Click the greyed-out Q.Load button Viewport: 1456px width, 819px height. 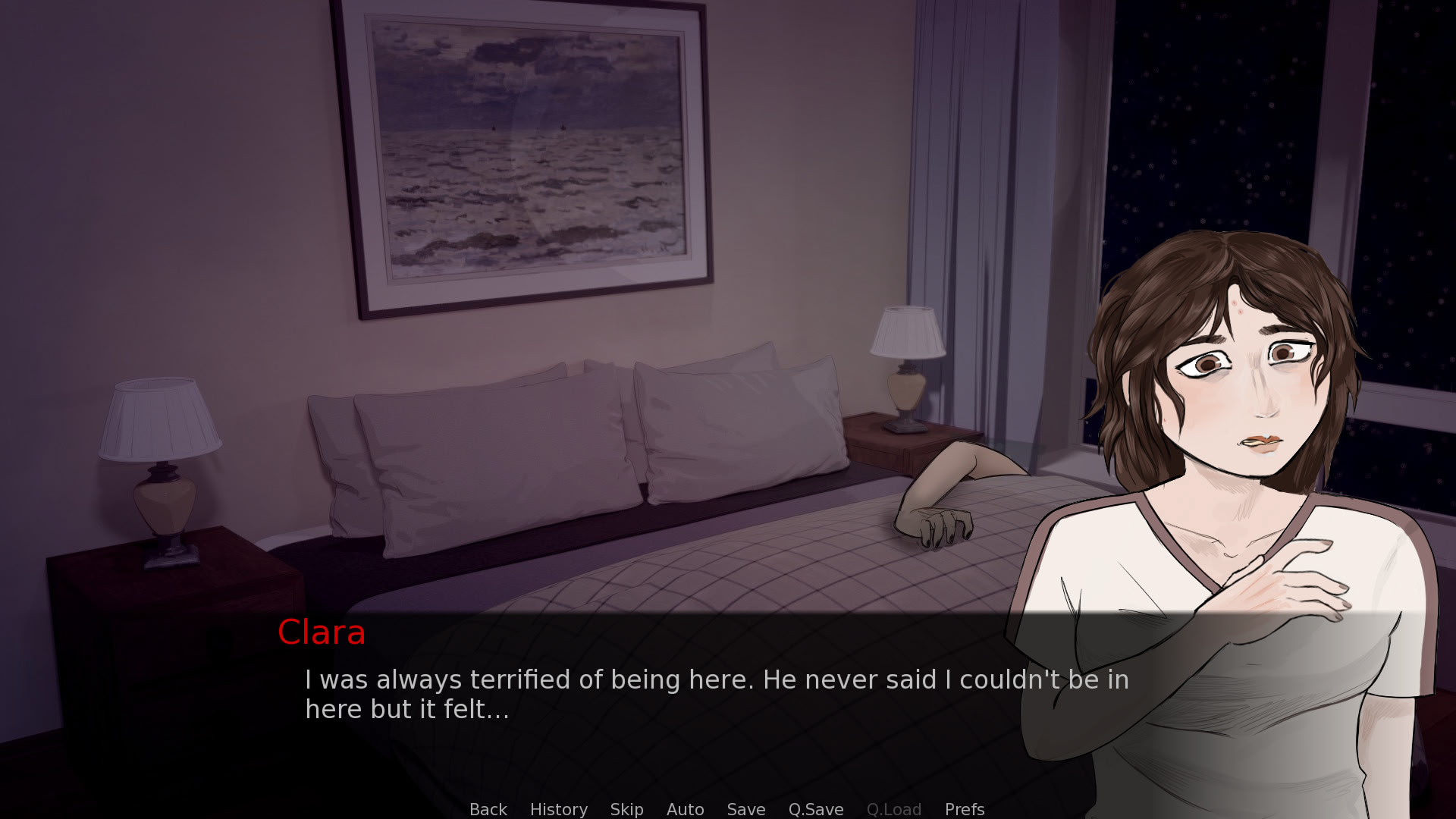893,809
